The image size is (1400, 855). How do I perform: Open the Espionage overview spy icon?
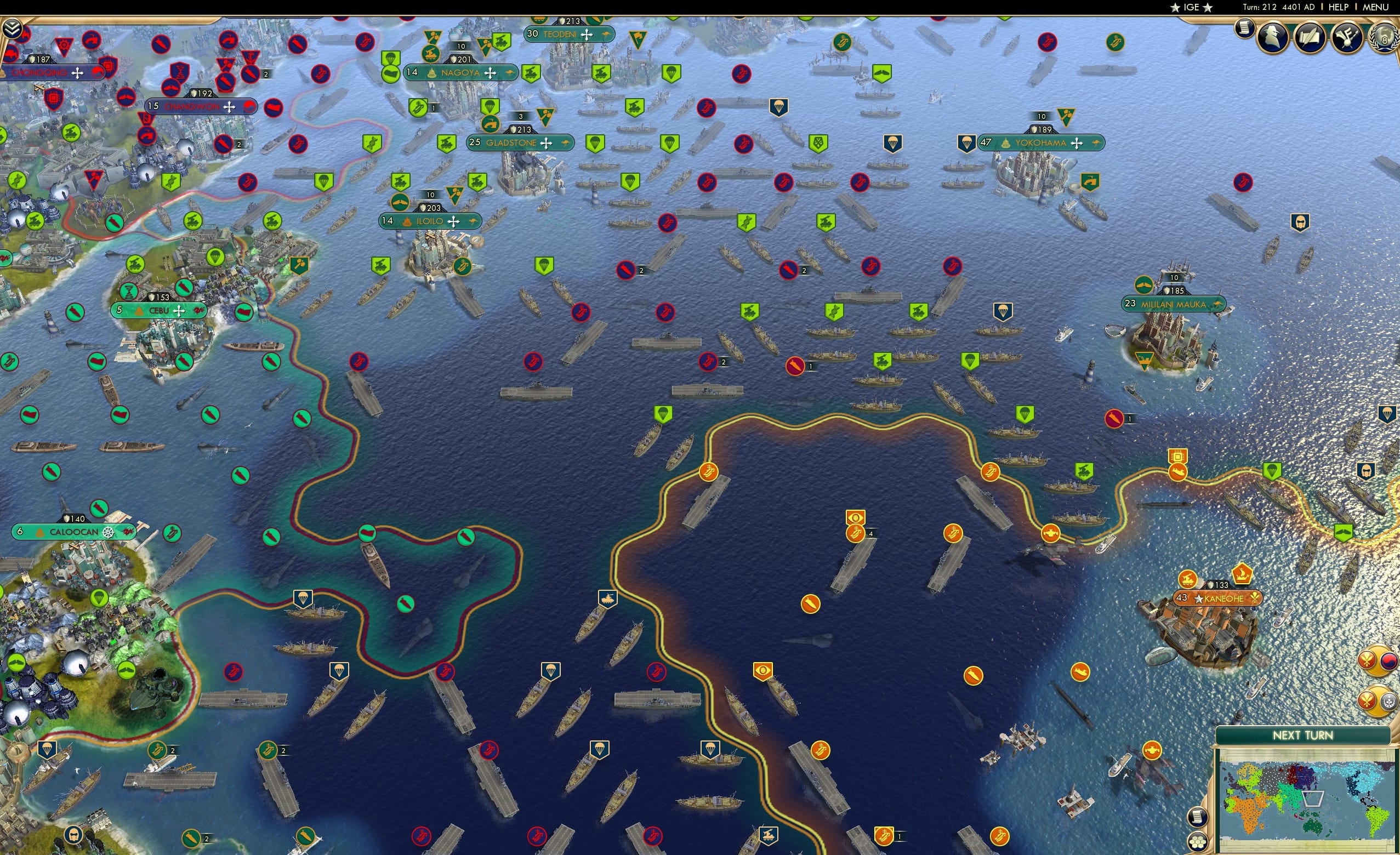tap(1274, 38)
